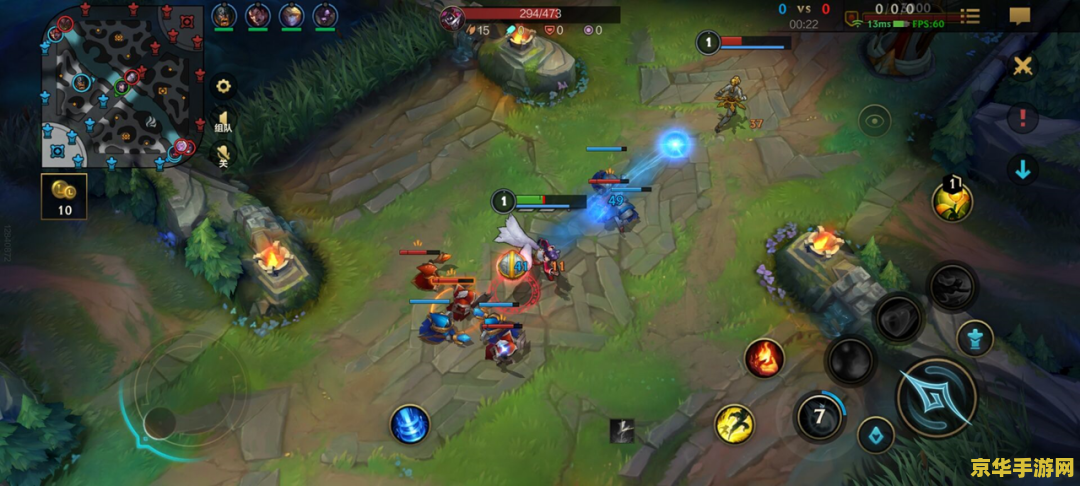
Task: Send the crossed swords attack ping
Action: click(x=1023, y=66)
